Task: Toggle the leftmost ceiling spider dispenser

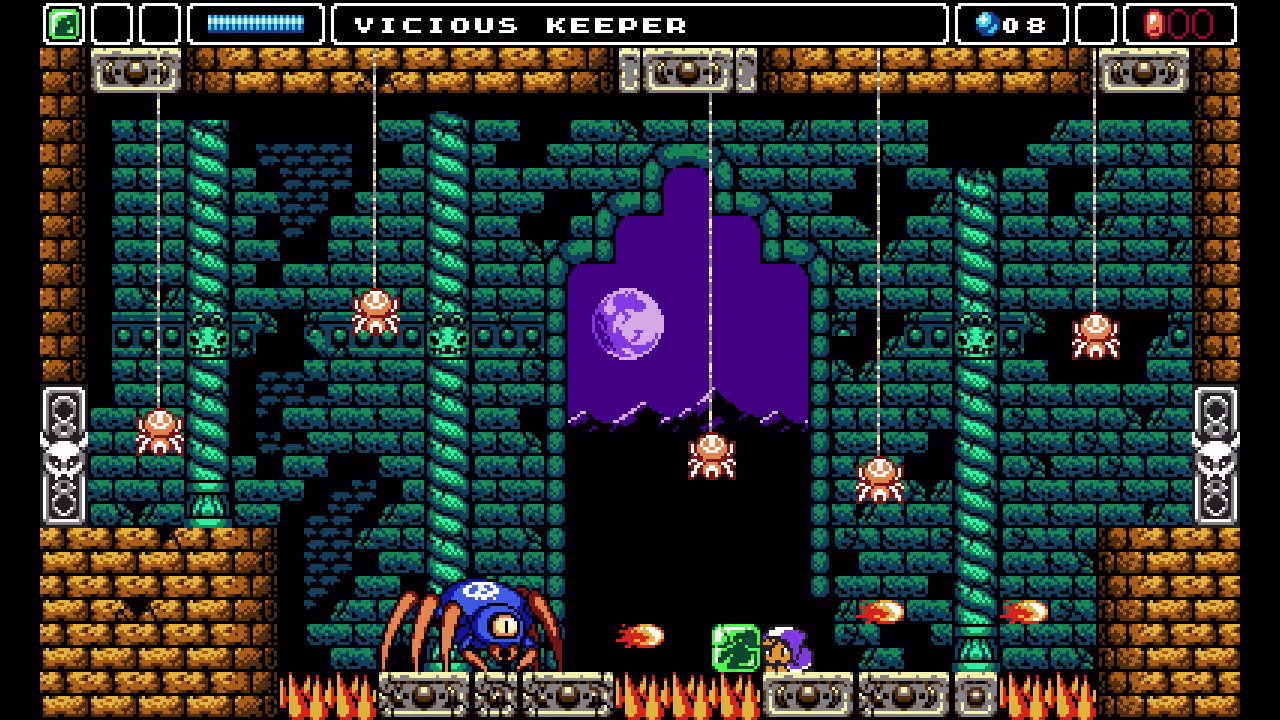Action: (133, 71)
